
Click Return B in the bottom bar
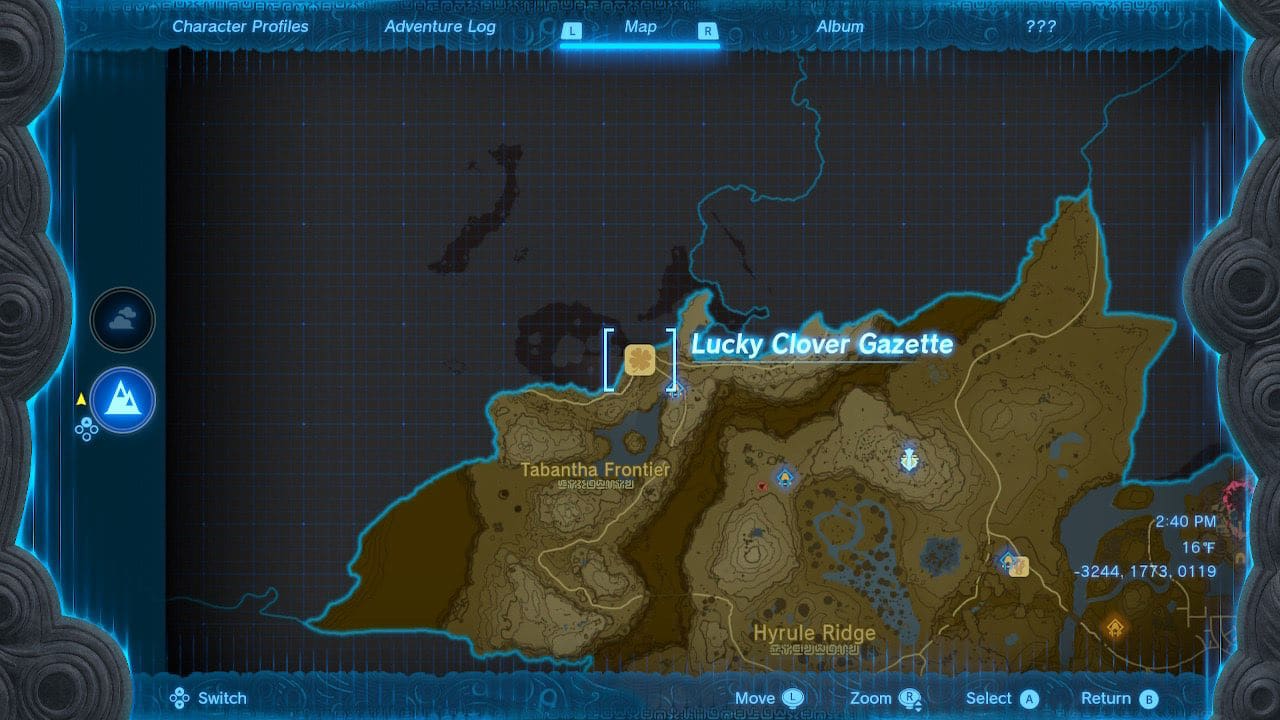(1117, 698)
